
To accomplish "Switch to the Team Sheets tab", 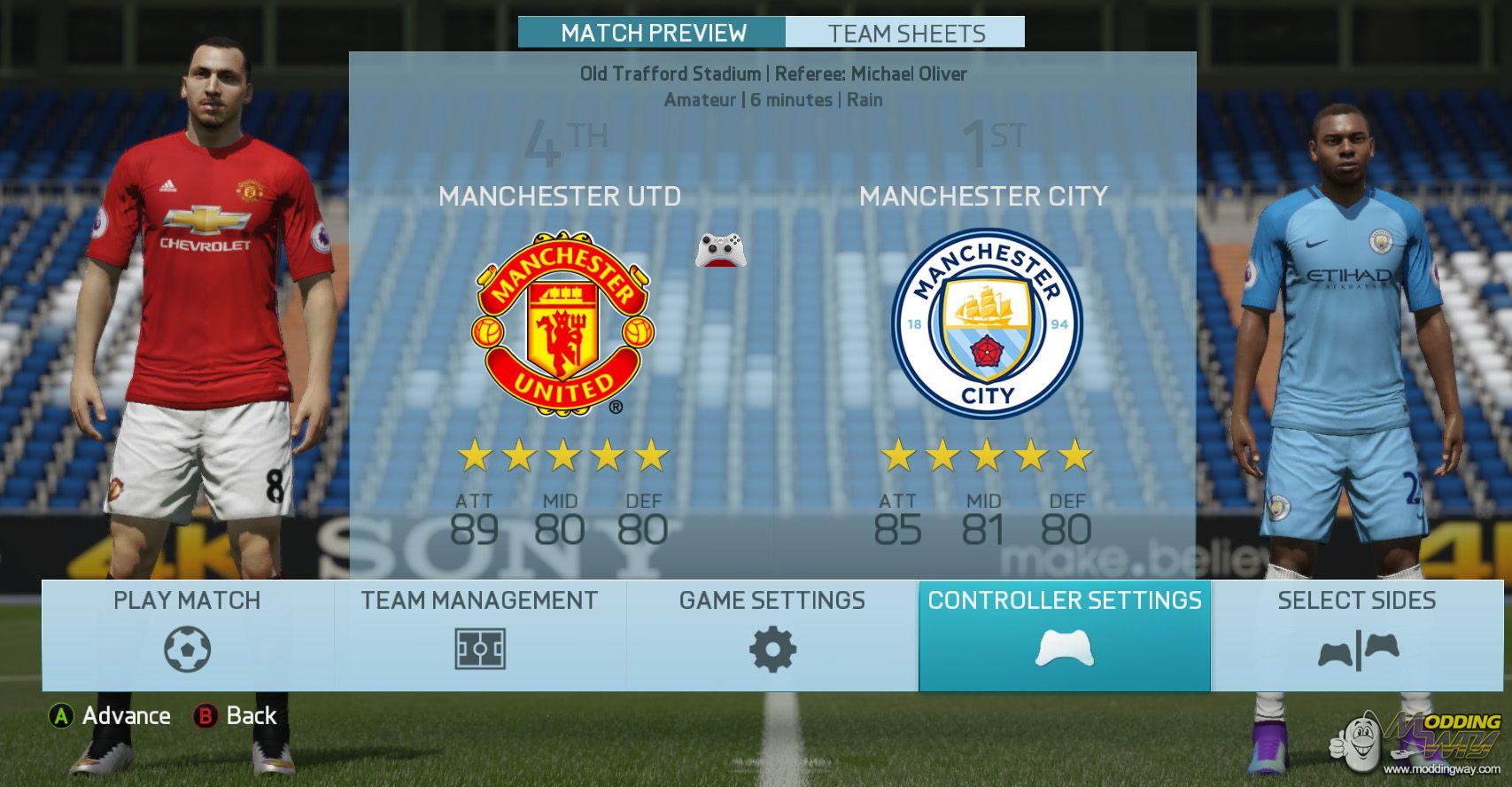I will tap(905, 33).
